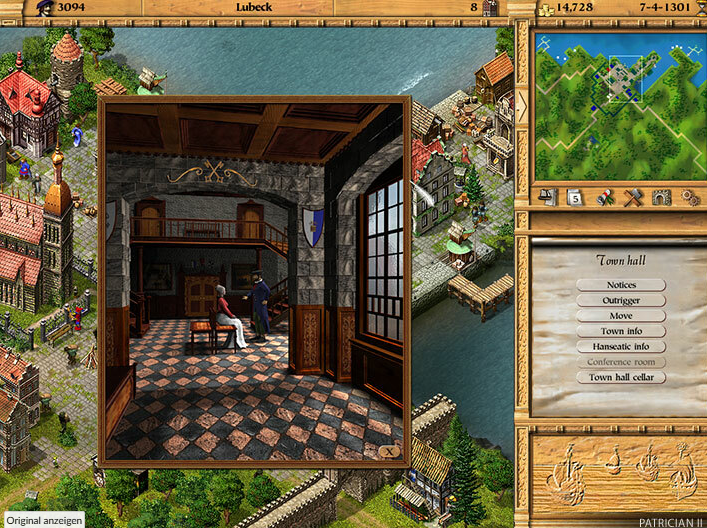Select the Outrigger option
The width and height of the screenshot is (707, 528).
pyautogui.click(x=620, y=300)
